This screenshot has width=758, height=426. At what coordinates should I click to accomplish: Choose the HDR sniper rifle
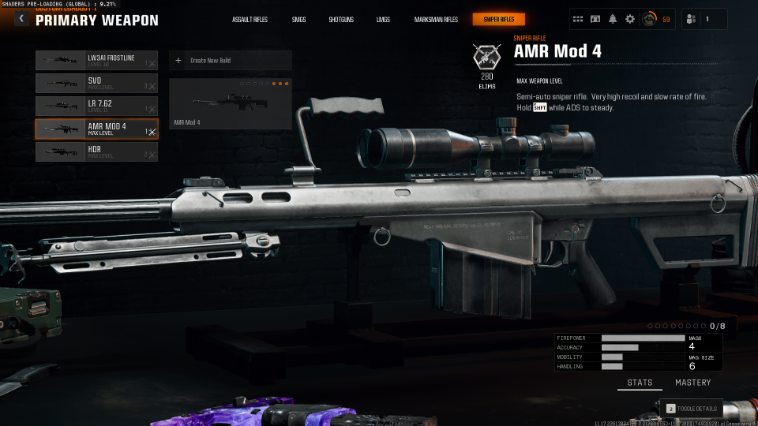(96, 152)
